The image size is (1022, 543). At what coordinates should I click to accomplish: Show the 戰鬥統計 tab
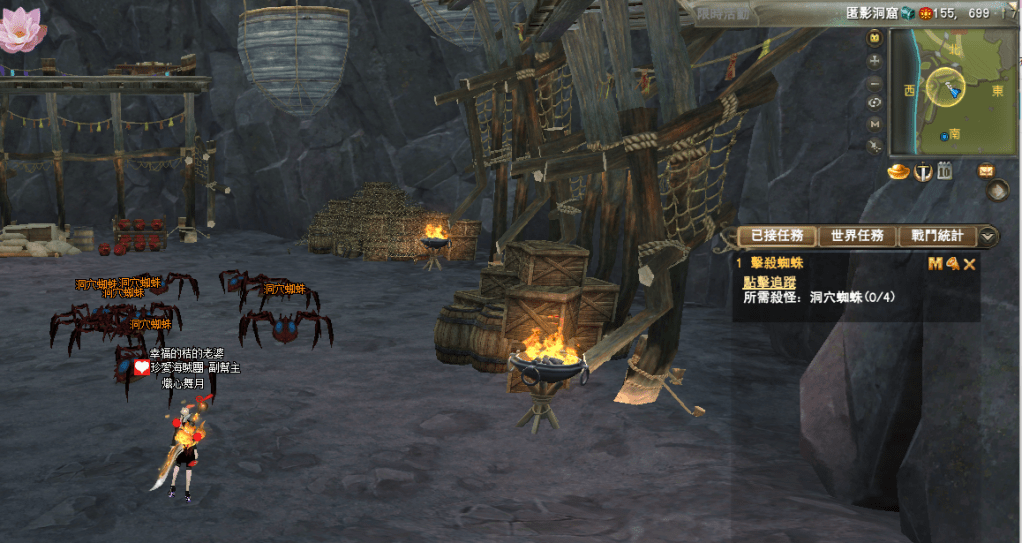click(937, 236)
